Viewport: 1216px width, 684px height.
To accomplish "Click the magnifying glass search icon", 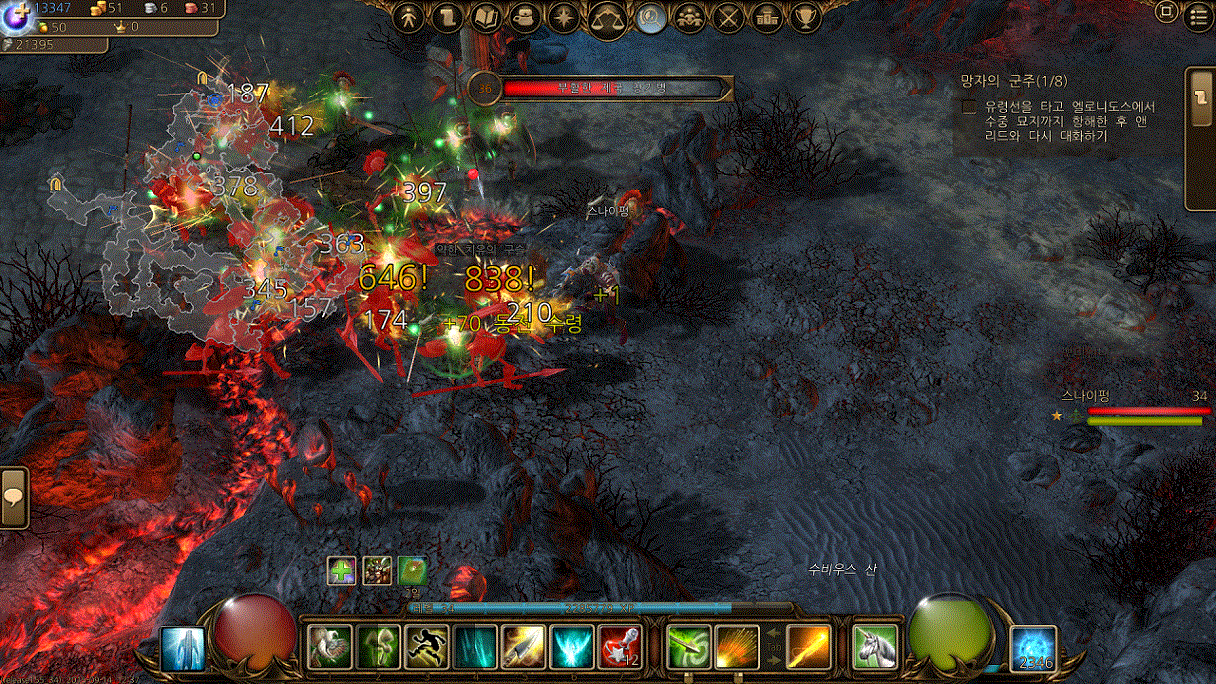I will point(652,17).
